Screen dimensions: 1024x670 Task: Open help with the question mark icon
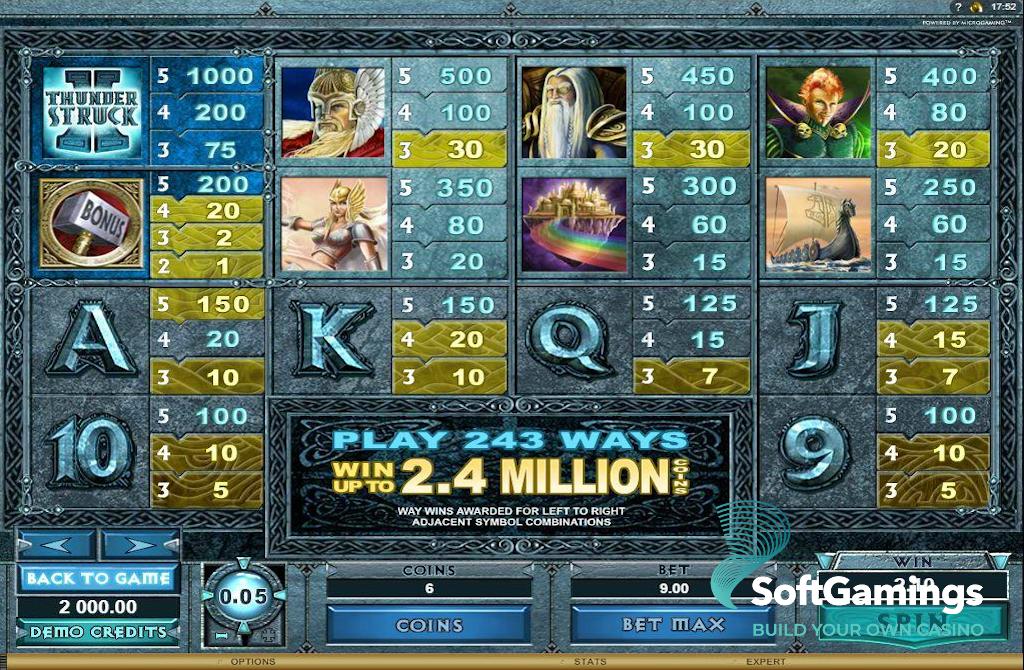958,7
